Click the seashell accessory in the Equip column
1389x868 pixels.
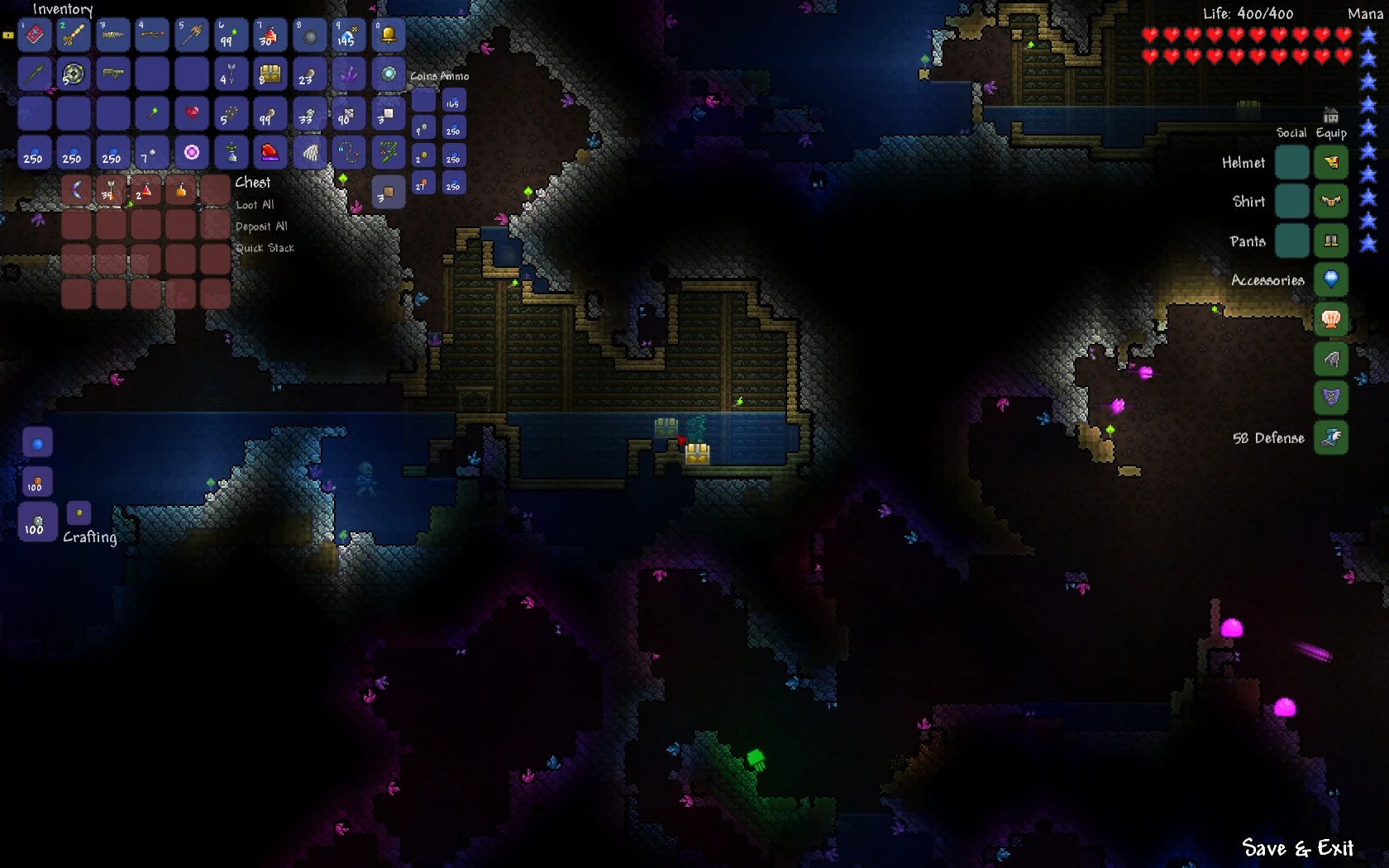click(1331, 319)
